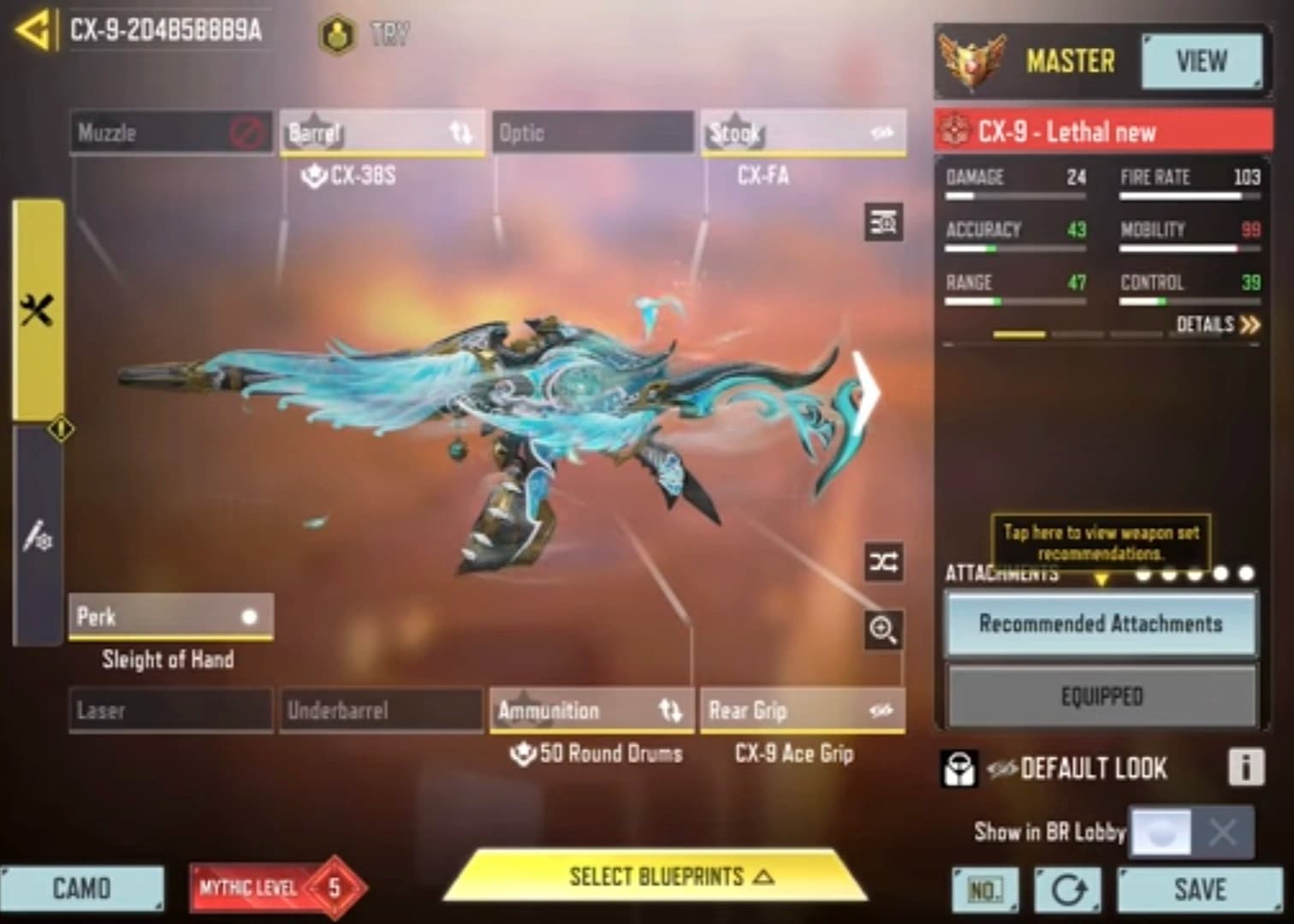
Task: Reset attachments with the circular arrow
Action: point(1067,891)
